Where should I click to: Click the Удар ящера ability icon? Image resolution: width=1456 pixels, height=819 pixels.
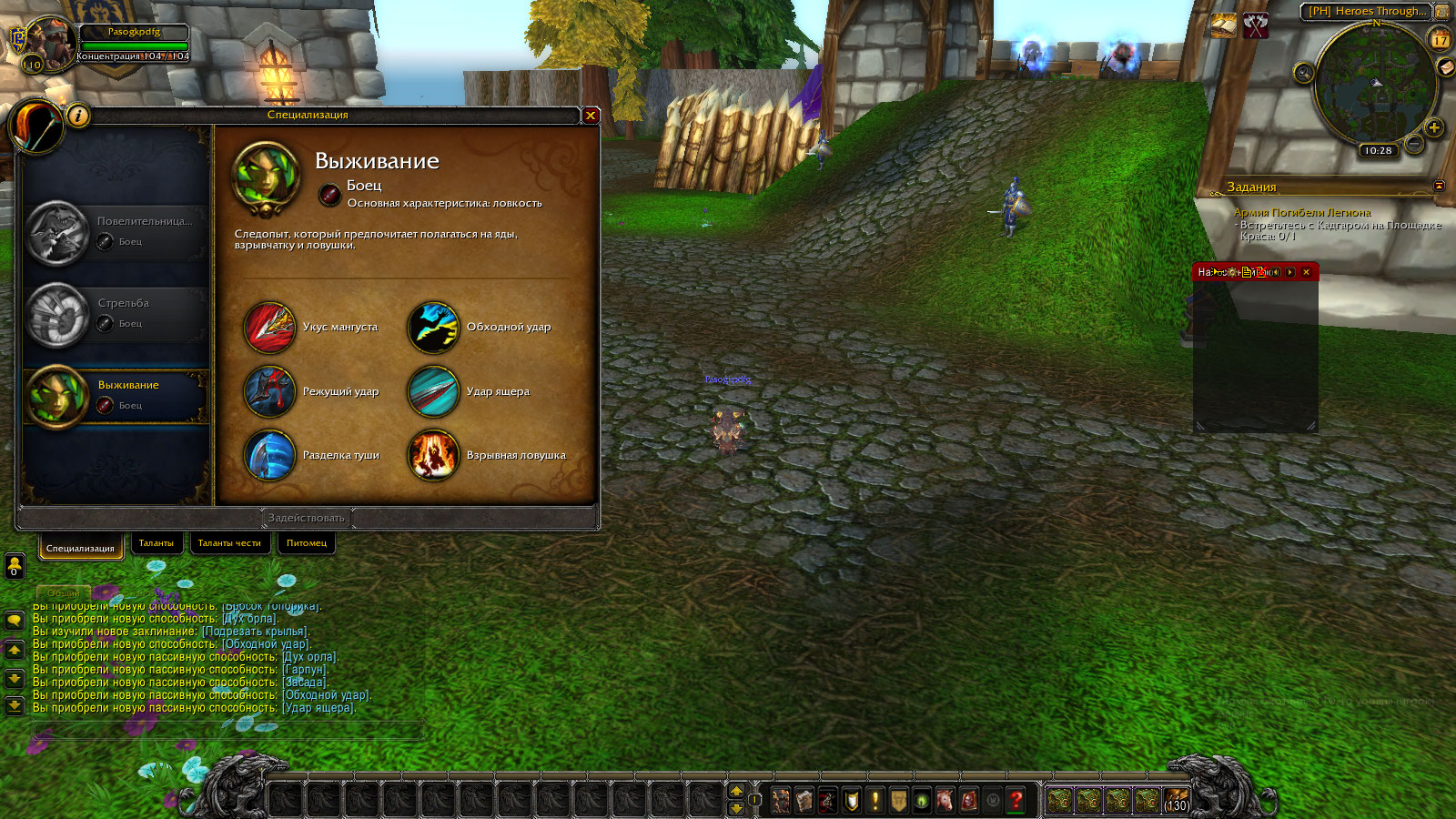[x=433, y=391]
